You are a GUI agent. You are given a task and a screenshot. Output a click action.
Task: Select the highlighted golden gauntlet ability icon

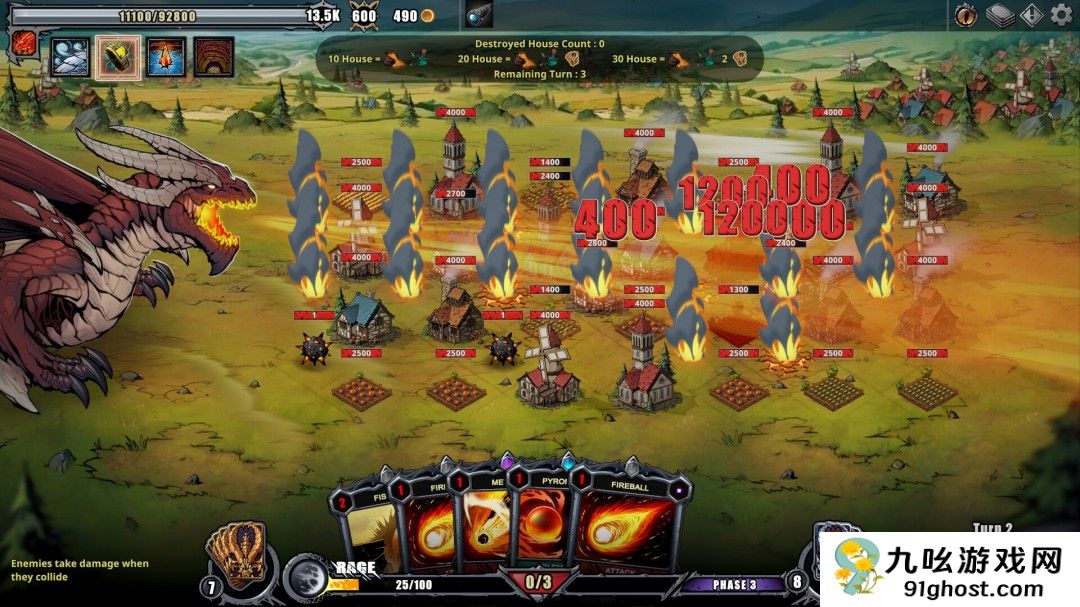[119, 57]
